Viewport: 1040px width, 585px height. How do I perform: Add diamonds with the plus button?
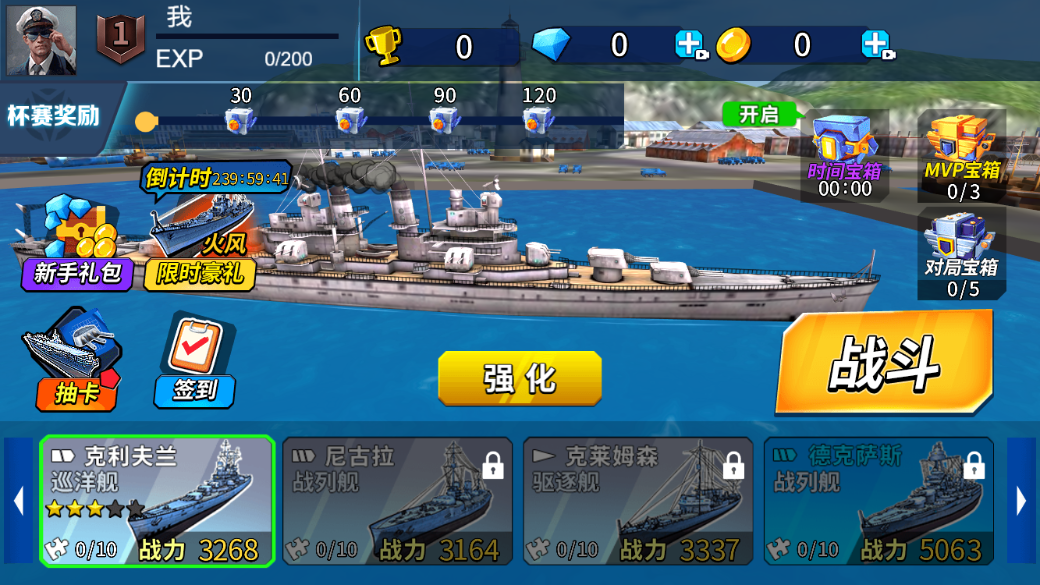pos(689,45)
